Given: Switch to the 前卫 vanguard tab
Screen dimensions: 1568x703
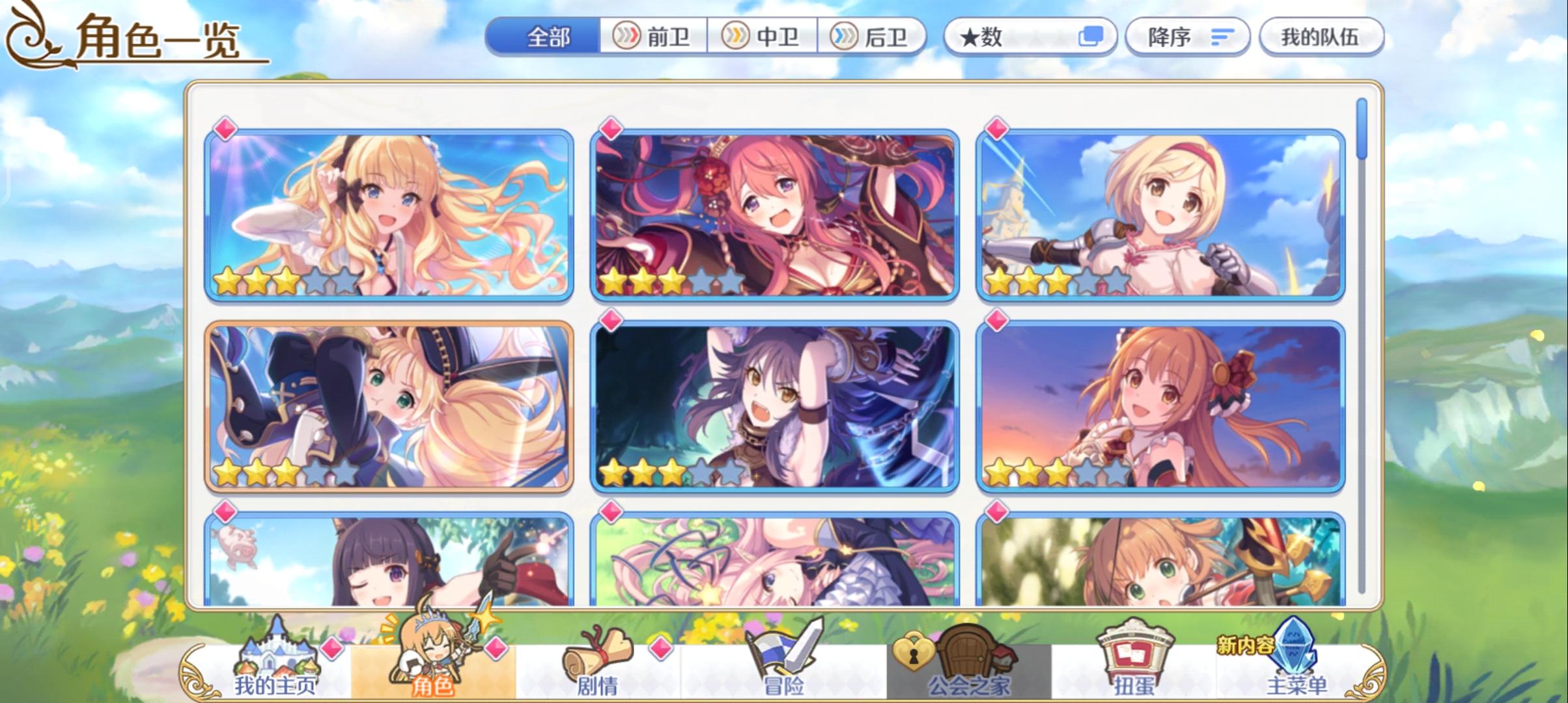Looking at the screenshot, I should click(654, 37).
